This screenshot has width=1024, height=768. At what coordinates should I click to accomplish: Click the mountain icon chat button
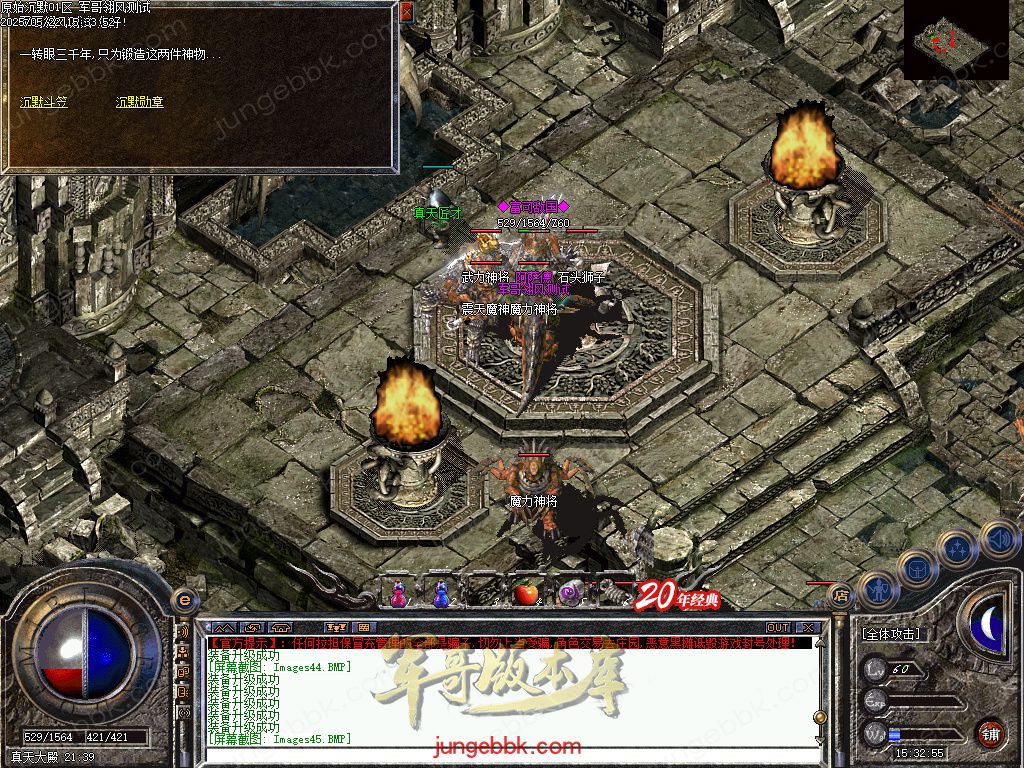click(224, 627)
